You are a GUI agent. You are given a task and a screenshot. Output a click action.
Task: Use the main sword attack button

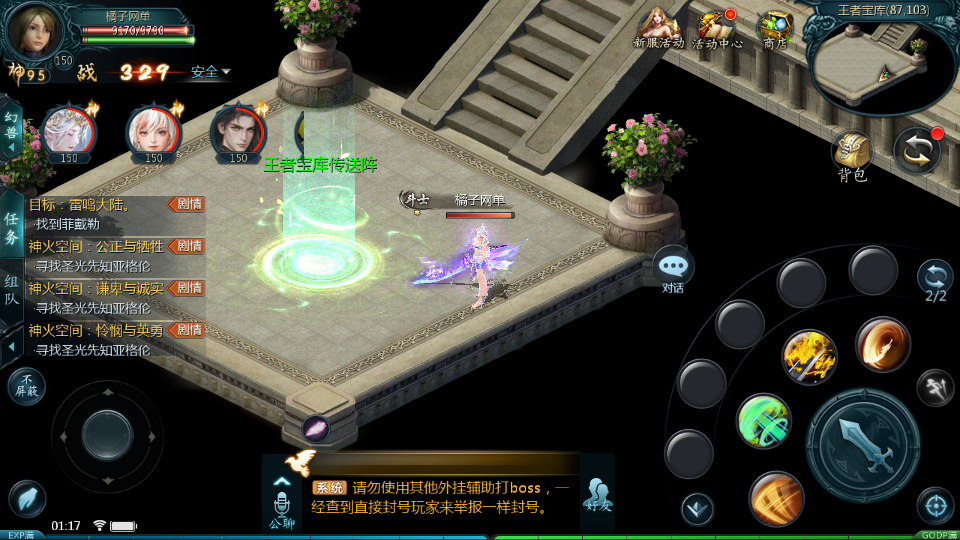(x=862, y=444)
